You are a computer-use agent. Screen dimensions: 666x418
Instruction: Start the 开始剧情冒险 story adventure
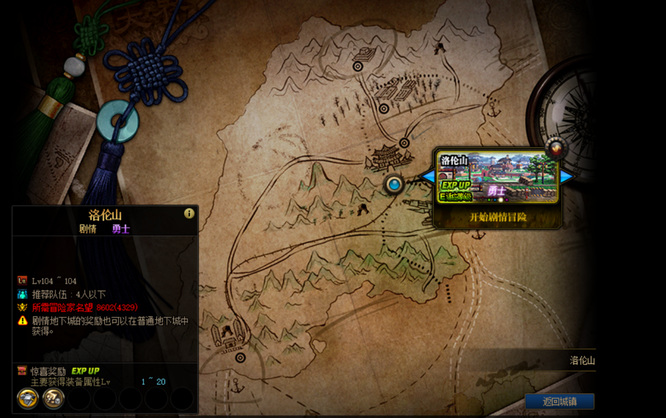point(497,217)
